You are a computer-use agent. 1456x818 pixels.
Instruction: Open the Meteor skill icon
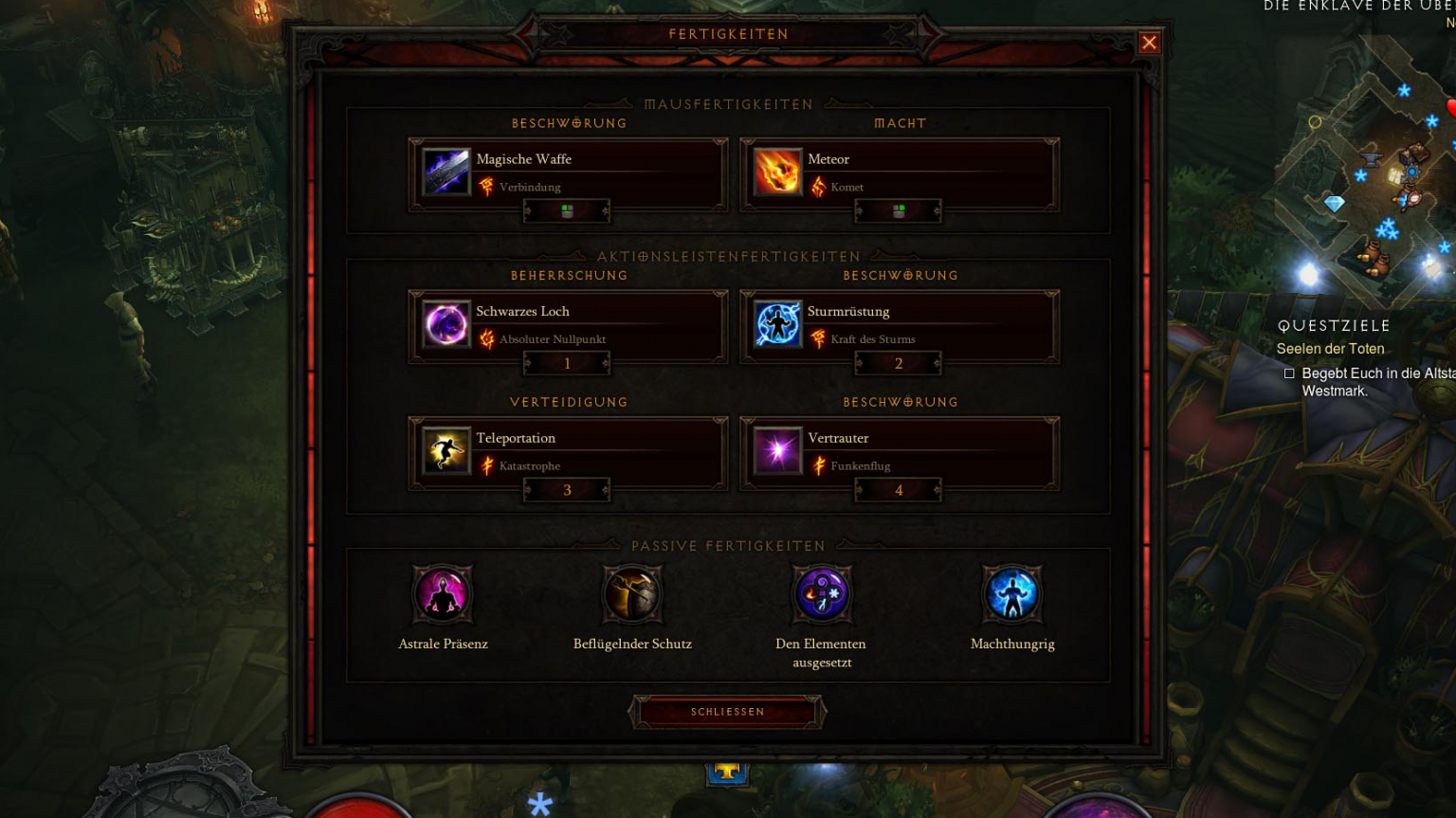click(x=777, y=173)
